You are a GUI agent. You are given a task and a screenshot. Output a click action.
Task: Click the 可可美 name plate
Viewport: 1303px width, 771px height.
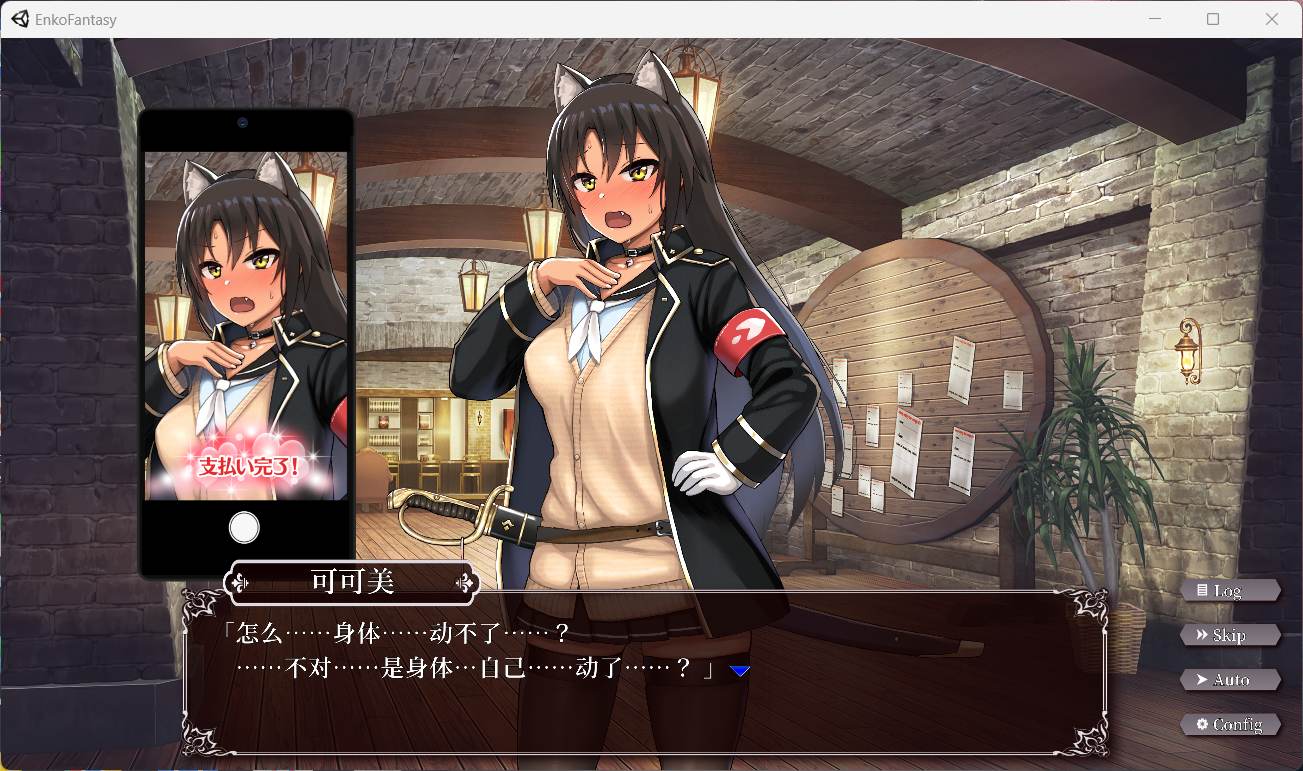352,581
